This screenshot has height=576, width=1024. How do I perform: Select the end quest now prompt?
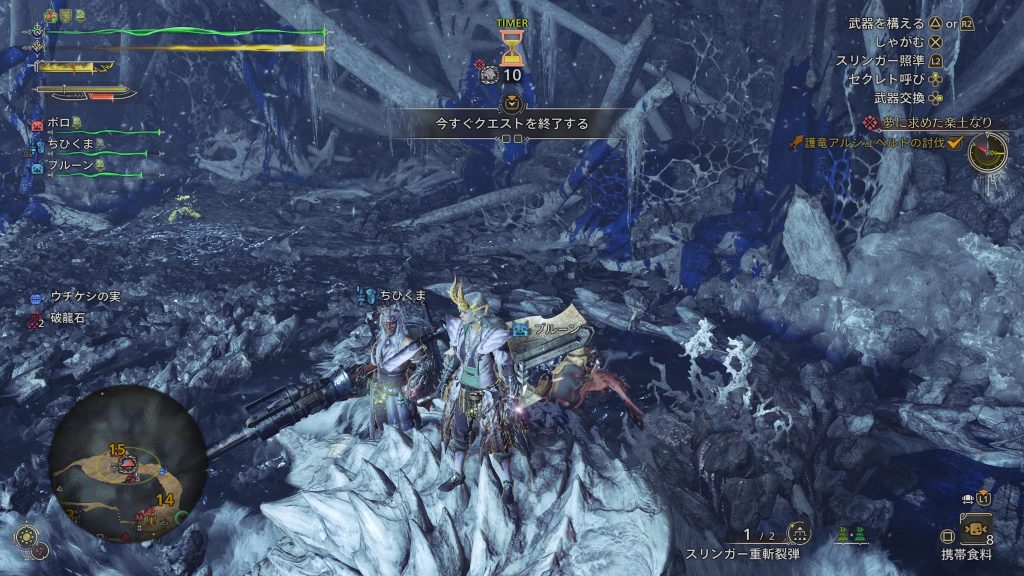pyautogui.click(x=511, y=124)
